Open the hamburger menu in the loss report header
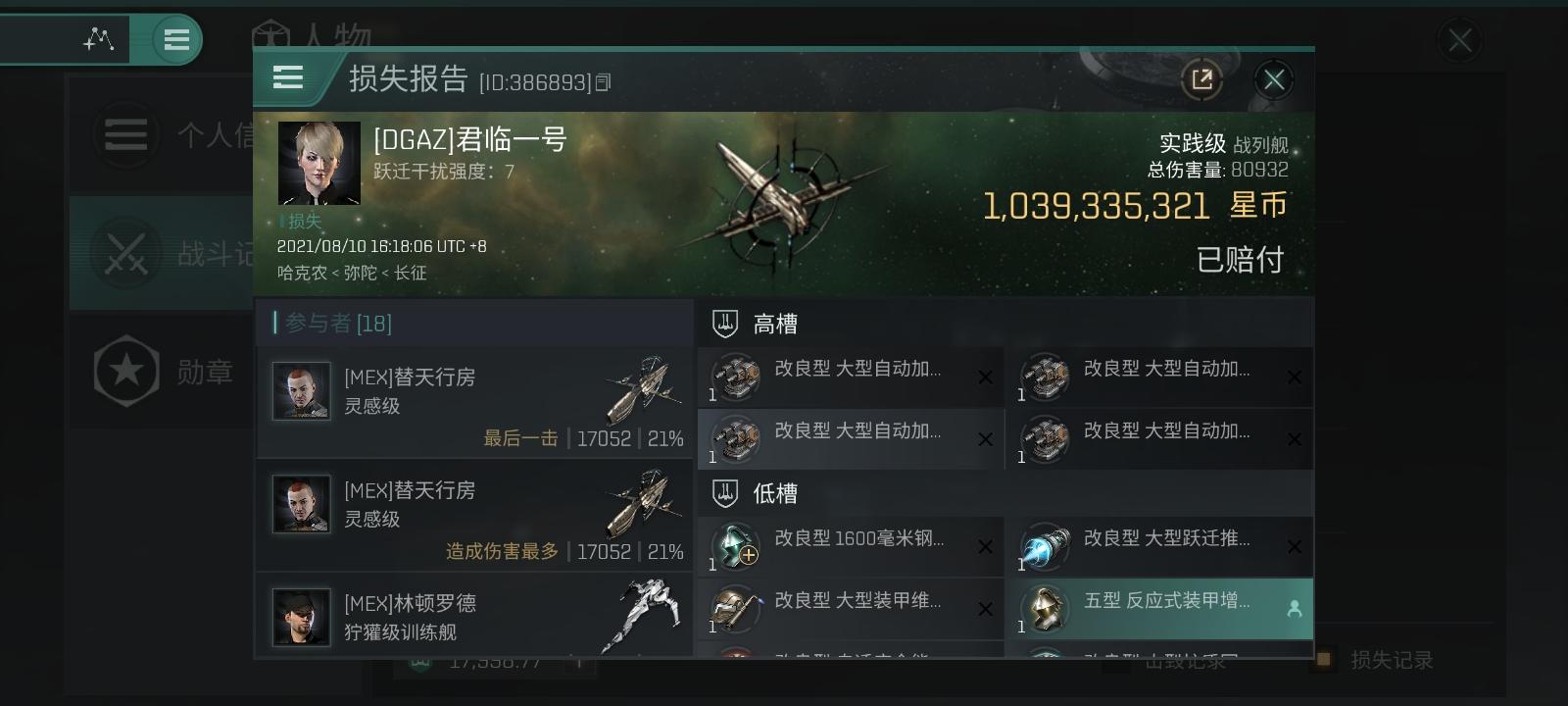This screenshot has height=706, width=1568. [x=288, y=78]
